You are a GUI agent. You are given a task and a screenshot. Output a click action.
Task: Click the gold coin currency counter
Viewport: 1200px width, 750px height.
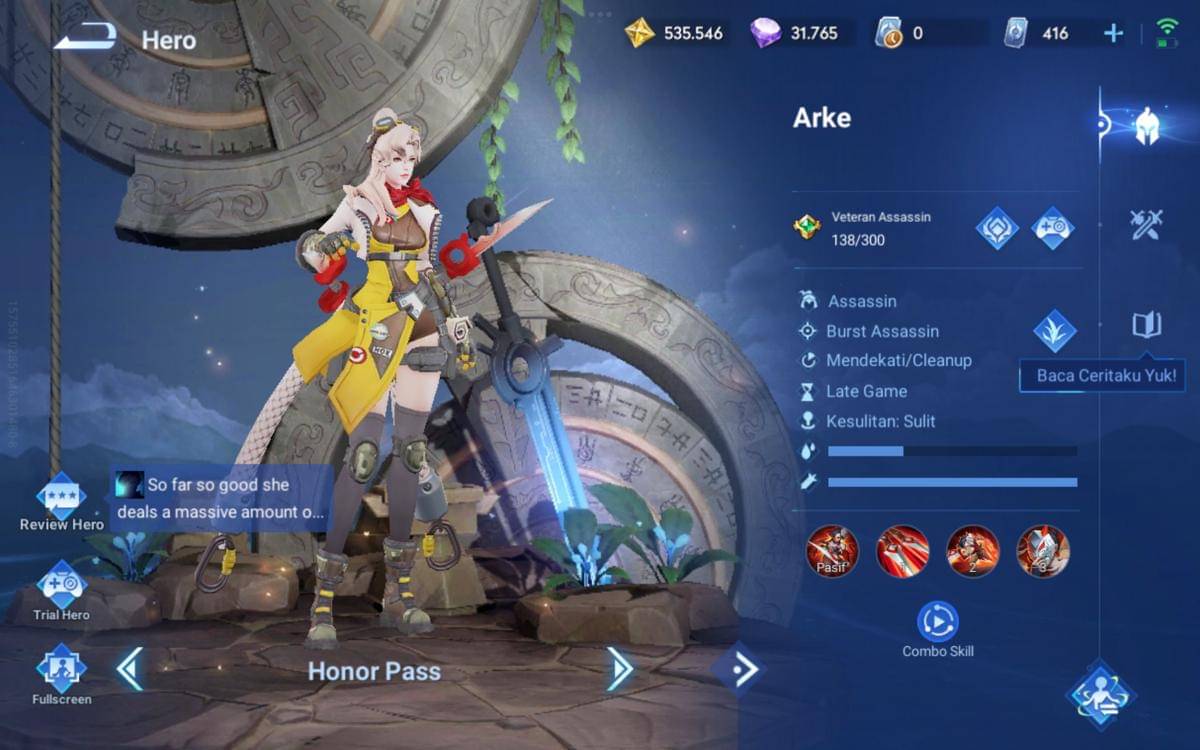[675, 33]
